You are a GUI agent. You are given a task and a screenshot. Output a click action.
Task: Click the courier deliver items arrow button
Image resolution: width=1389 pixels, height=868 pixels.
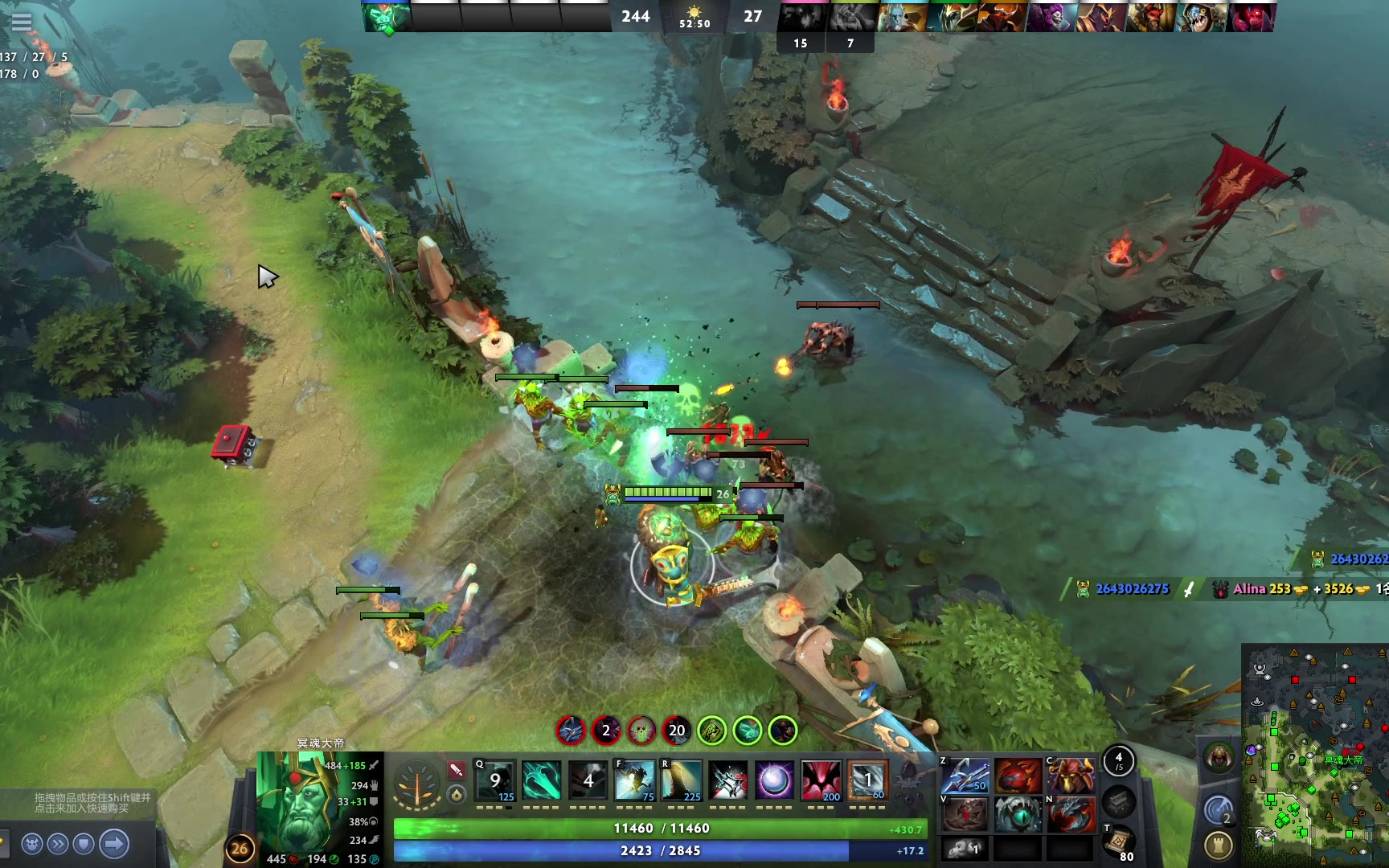click(x=114, y=844)
